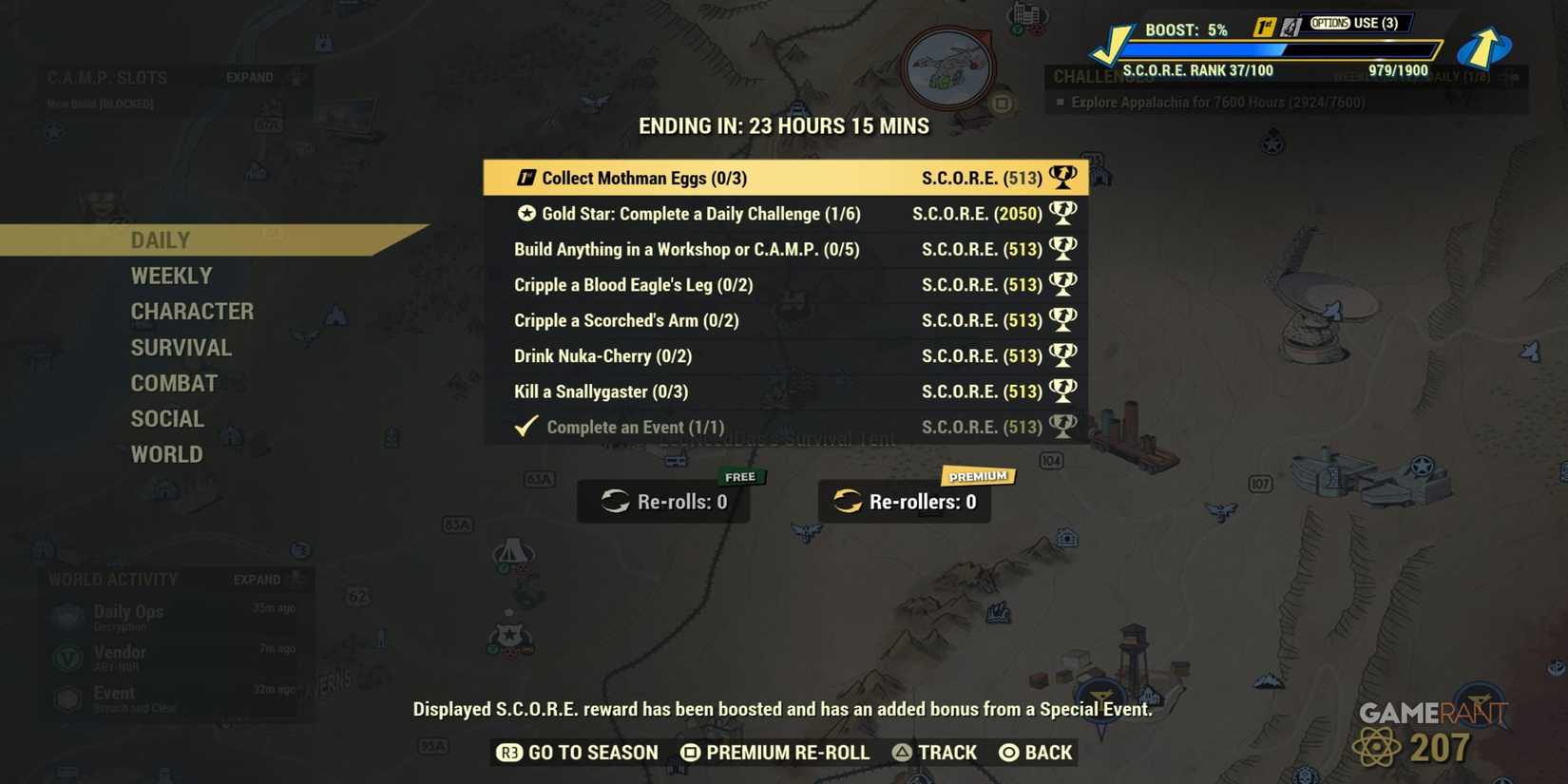Image resolution: width=1568 pixels, height=784 pixels.
Task: Toggle the checkmark on Complete an Event challenge
Action: click(525, 426)
